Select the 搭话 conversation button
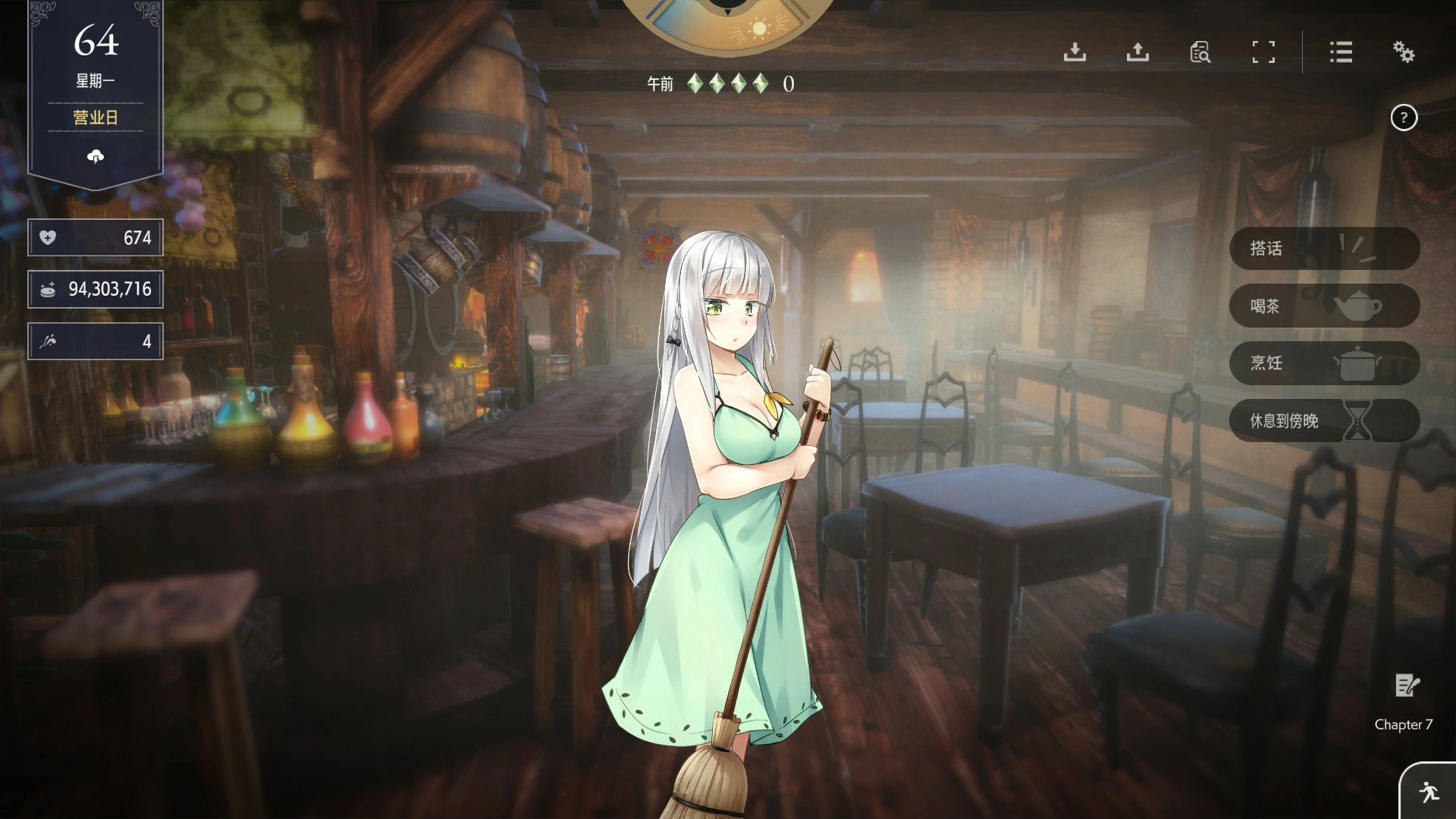 1323,249
